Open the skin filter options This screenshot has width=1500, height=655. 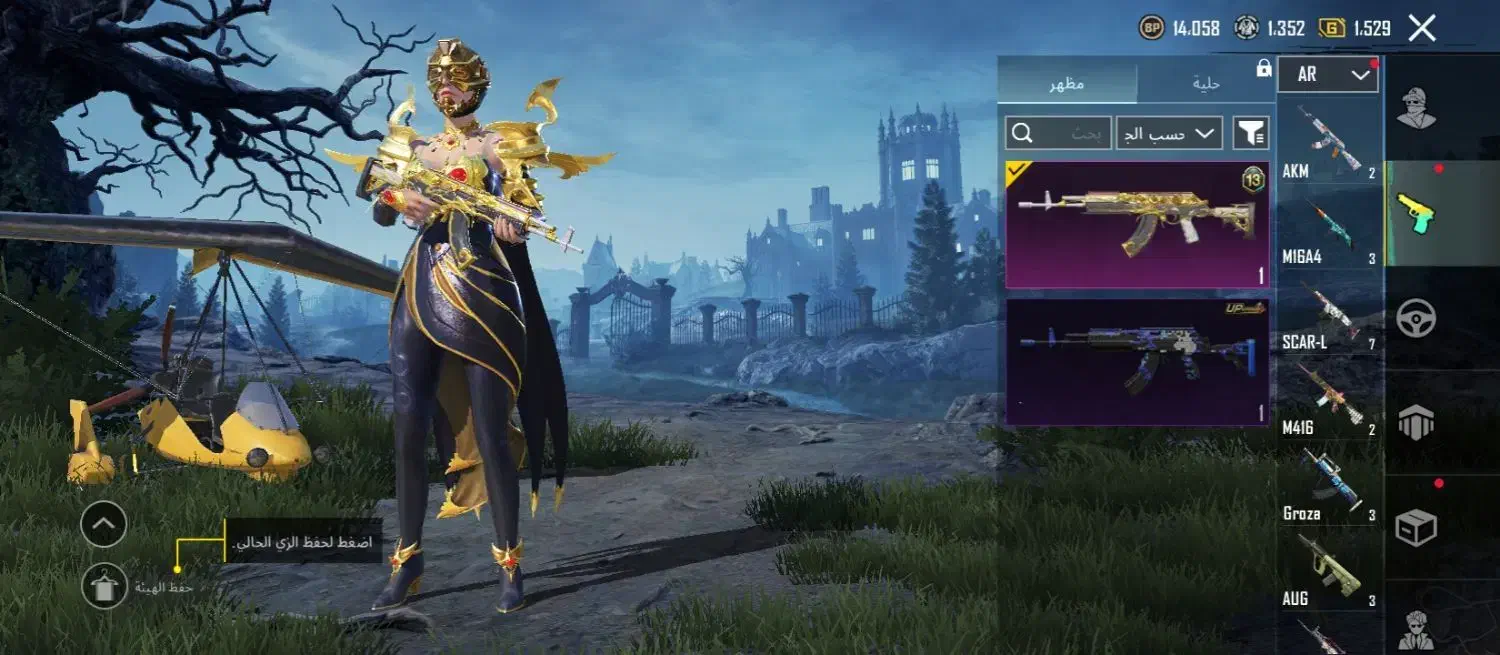pos(1251,133)
